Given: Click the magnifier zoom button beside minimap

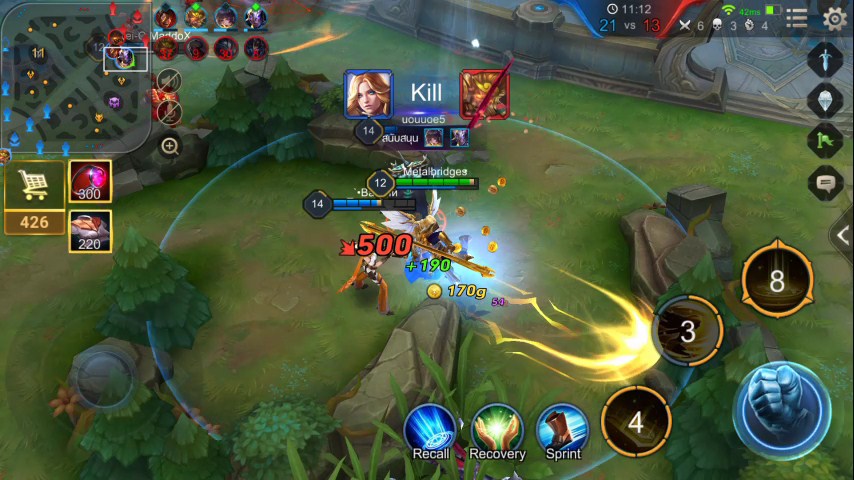Looking at the screenshot, I should [170, 146].
